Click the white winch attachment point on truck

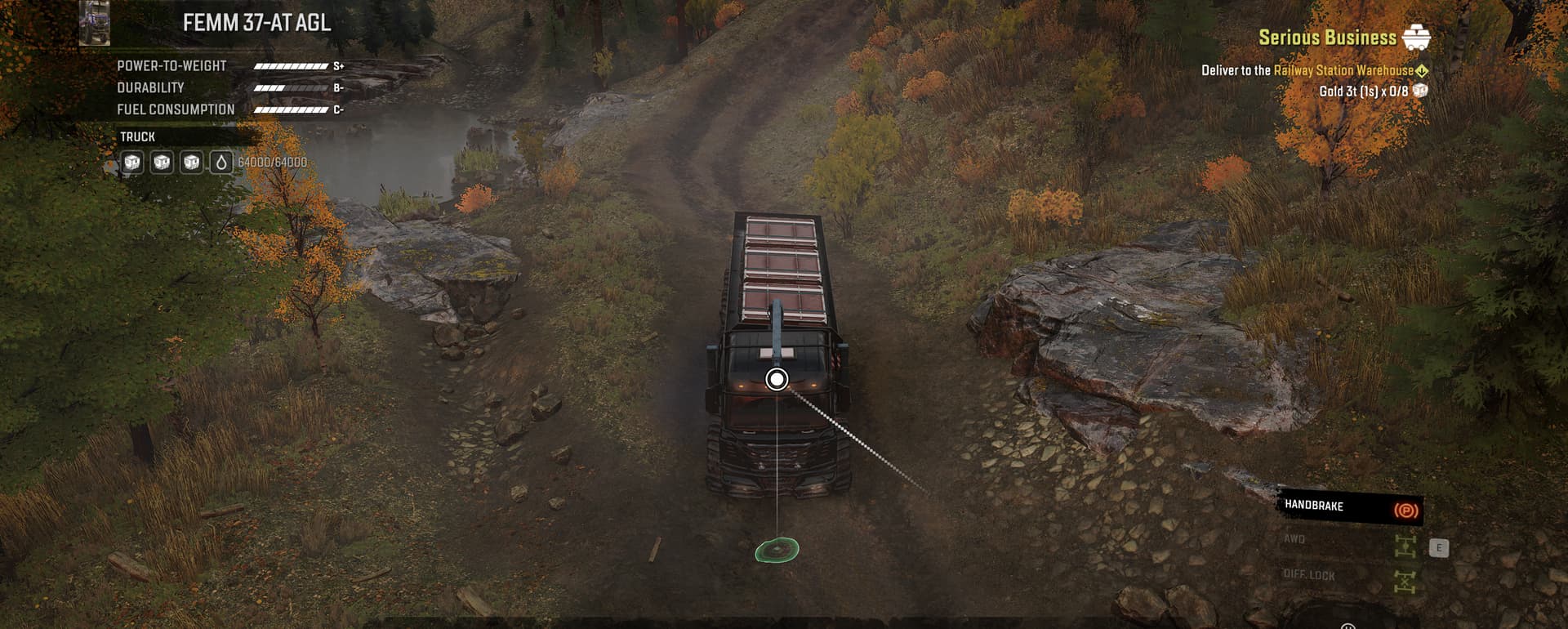point(777,379)
